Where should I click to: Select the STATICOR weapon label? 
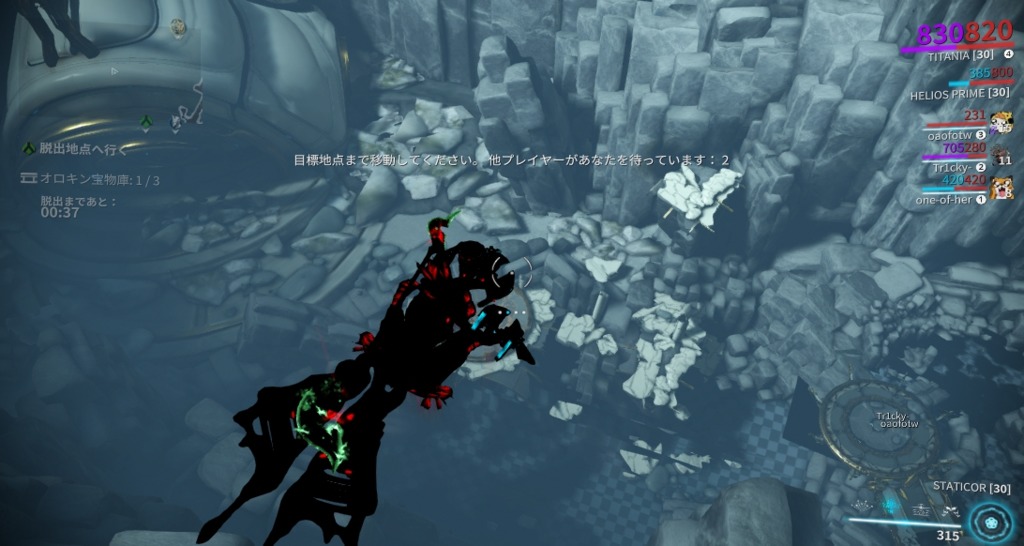[971, 488]
